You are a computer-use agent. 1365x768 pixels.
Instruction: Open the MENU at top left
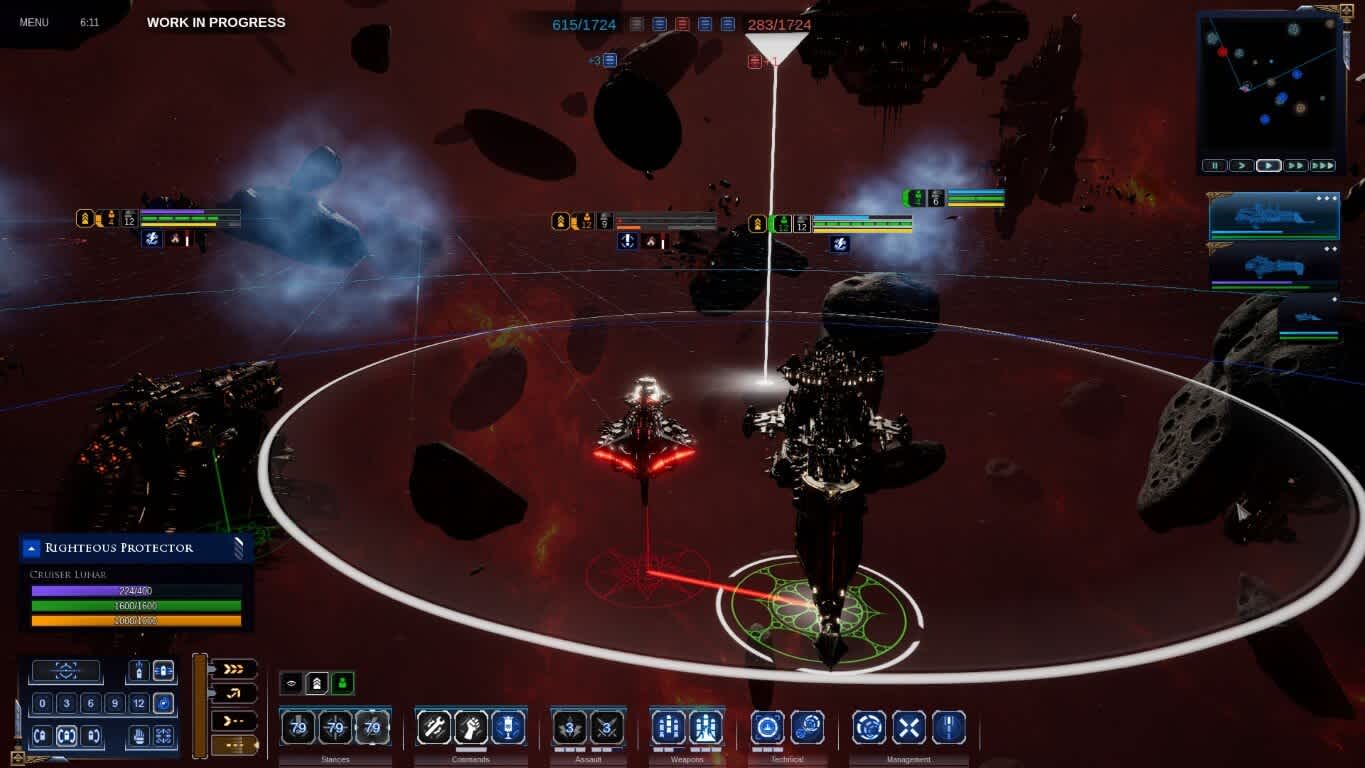34,22
